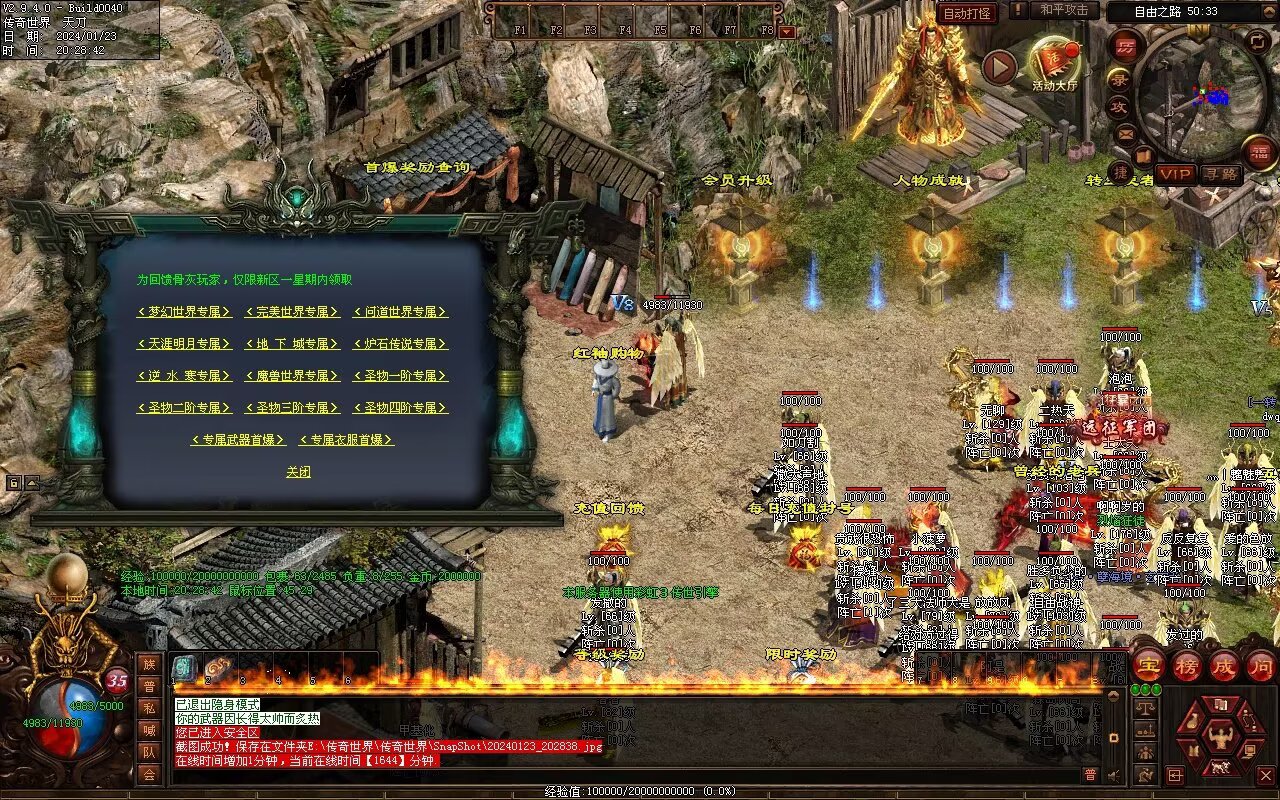Open the VIP panel

click(x=1176, y=174)
